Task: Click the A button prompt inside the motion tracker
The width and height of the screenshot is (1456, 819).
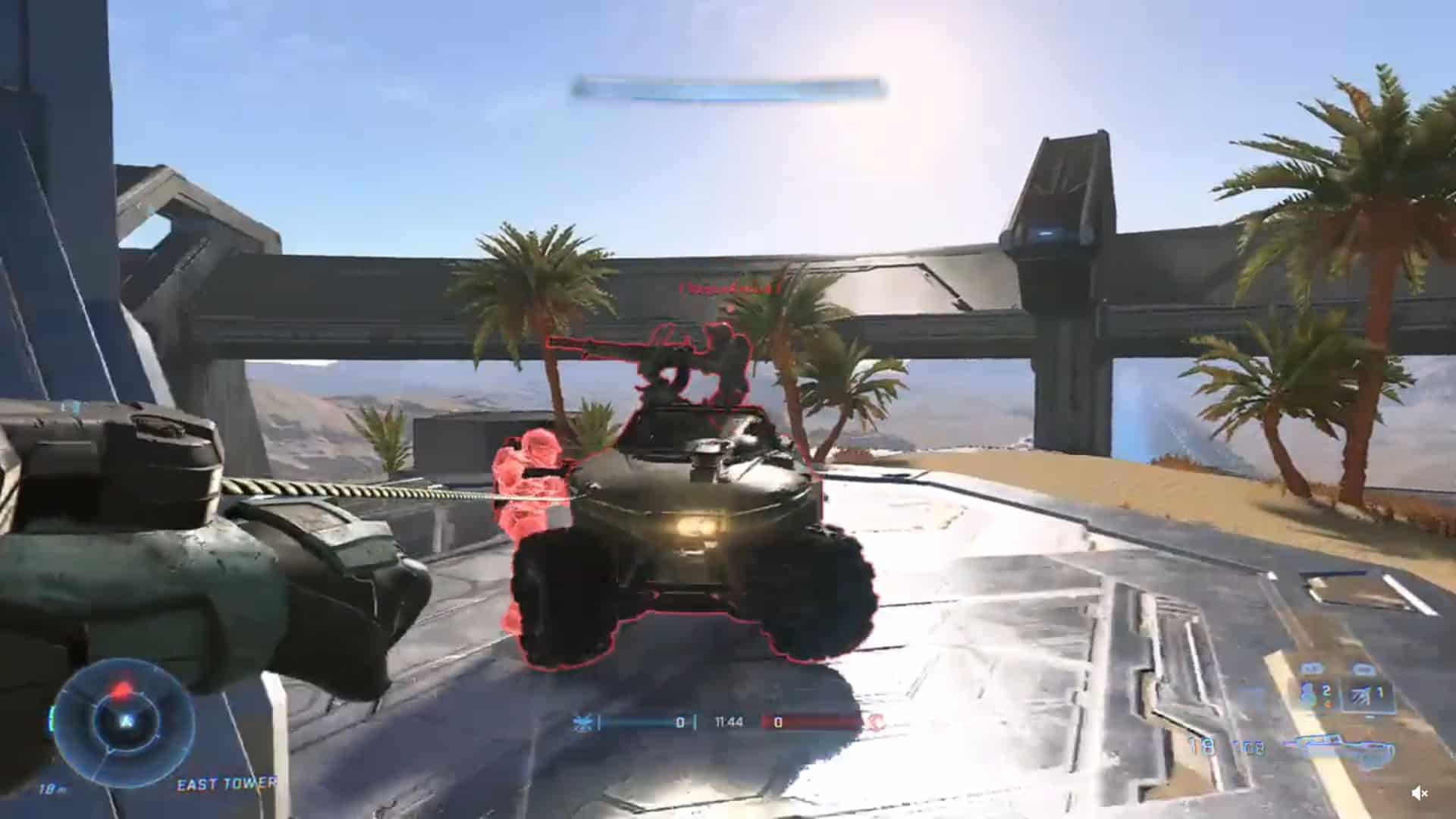Action: (127, 720)
